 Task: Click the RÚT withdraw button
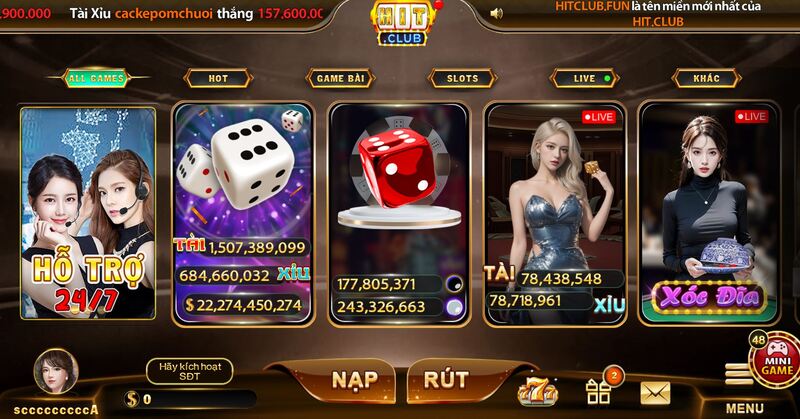click(446, 380)
